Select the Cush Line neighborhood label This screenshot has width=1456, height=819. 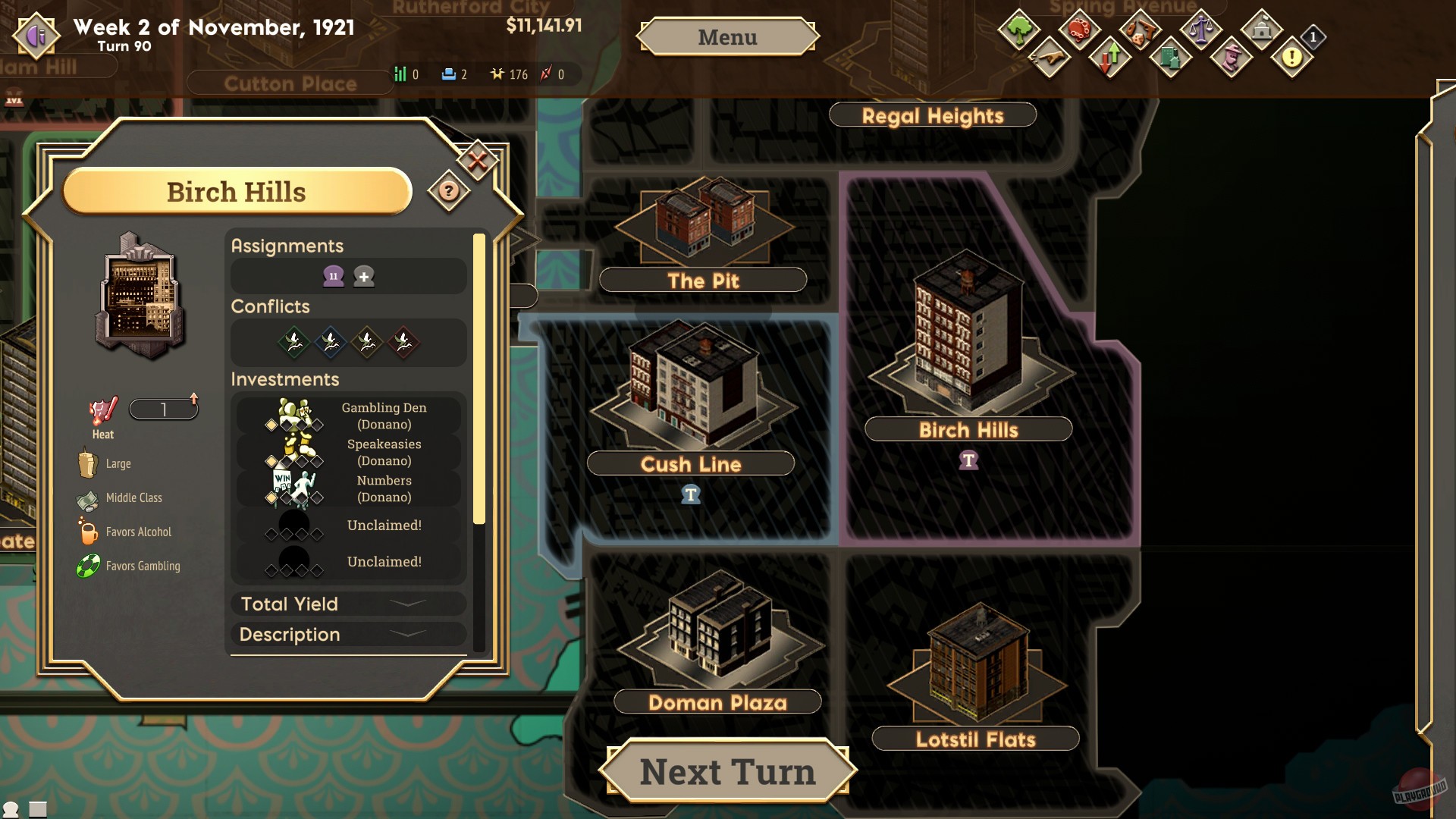[690, 464]
